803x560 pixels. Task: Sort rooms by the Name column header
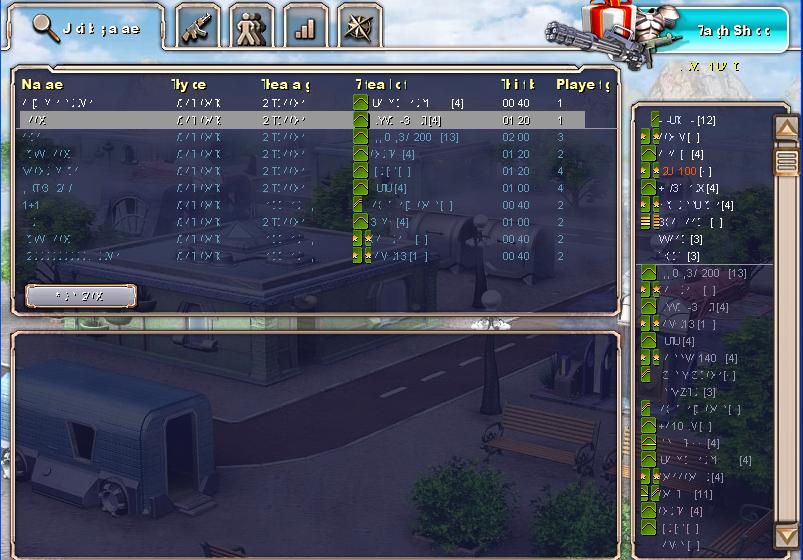point(42,85)
